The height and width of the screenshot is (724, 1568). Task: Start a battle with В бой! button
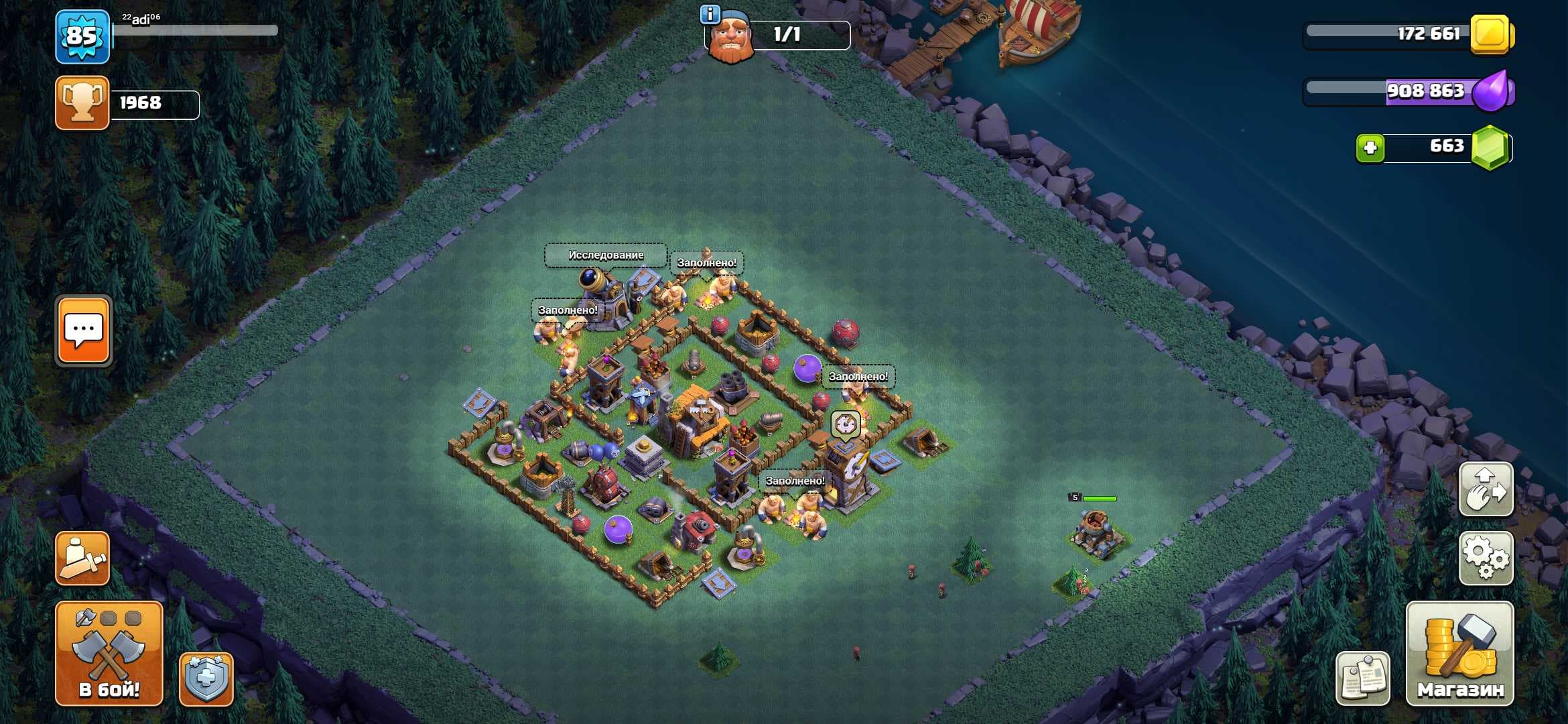click(109, 653)
